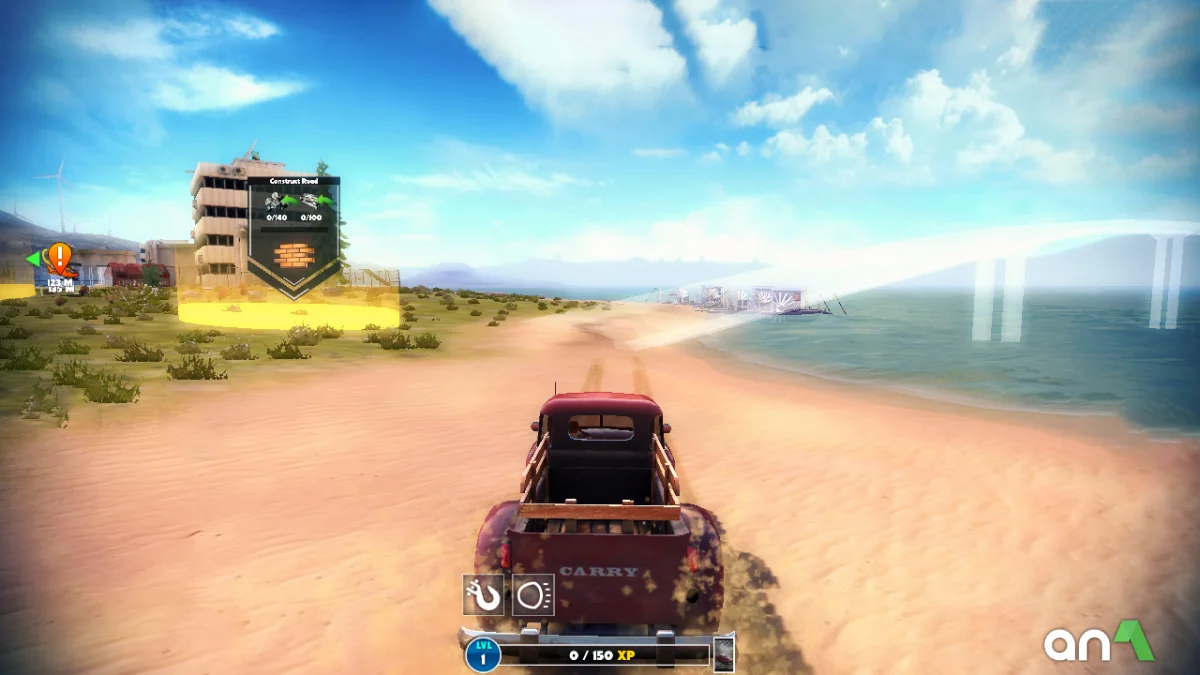1200x675 pixels.
Task: Click the orange exclamation waypoint marker
Action: (61, 259)
